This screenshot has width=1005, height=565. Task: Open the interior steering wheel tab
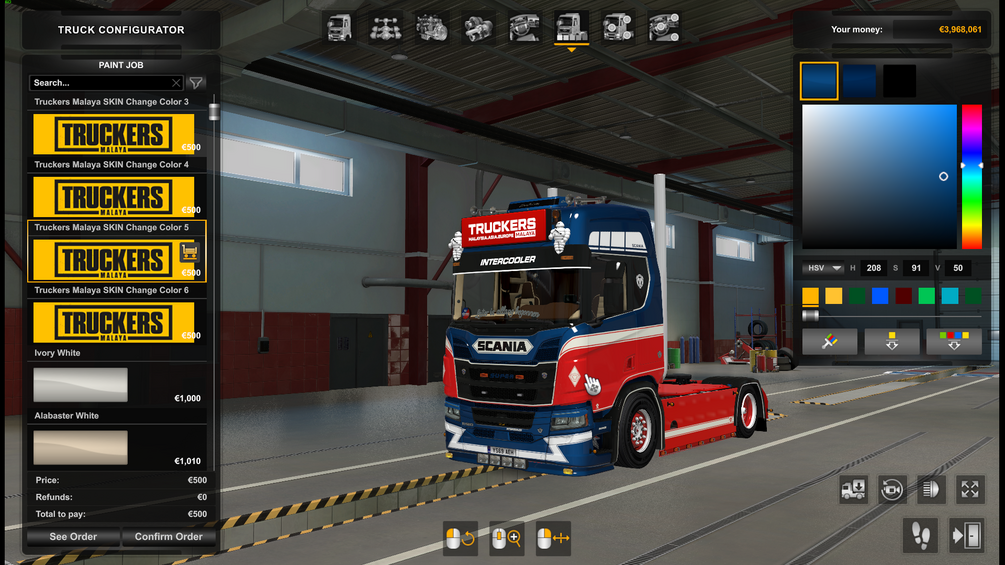tap(525, 27)
